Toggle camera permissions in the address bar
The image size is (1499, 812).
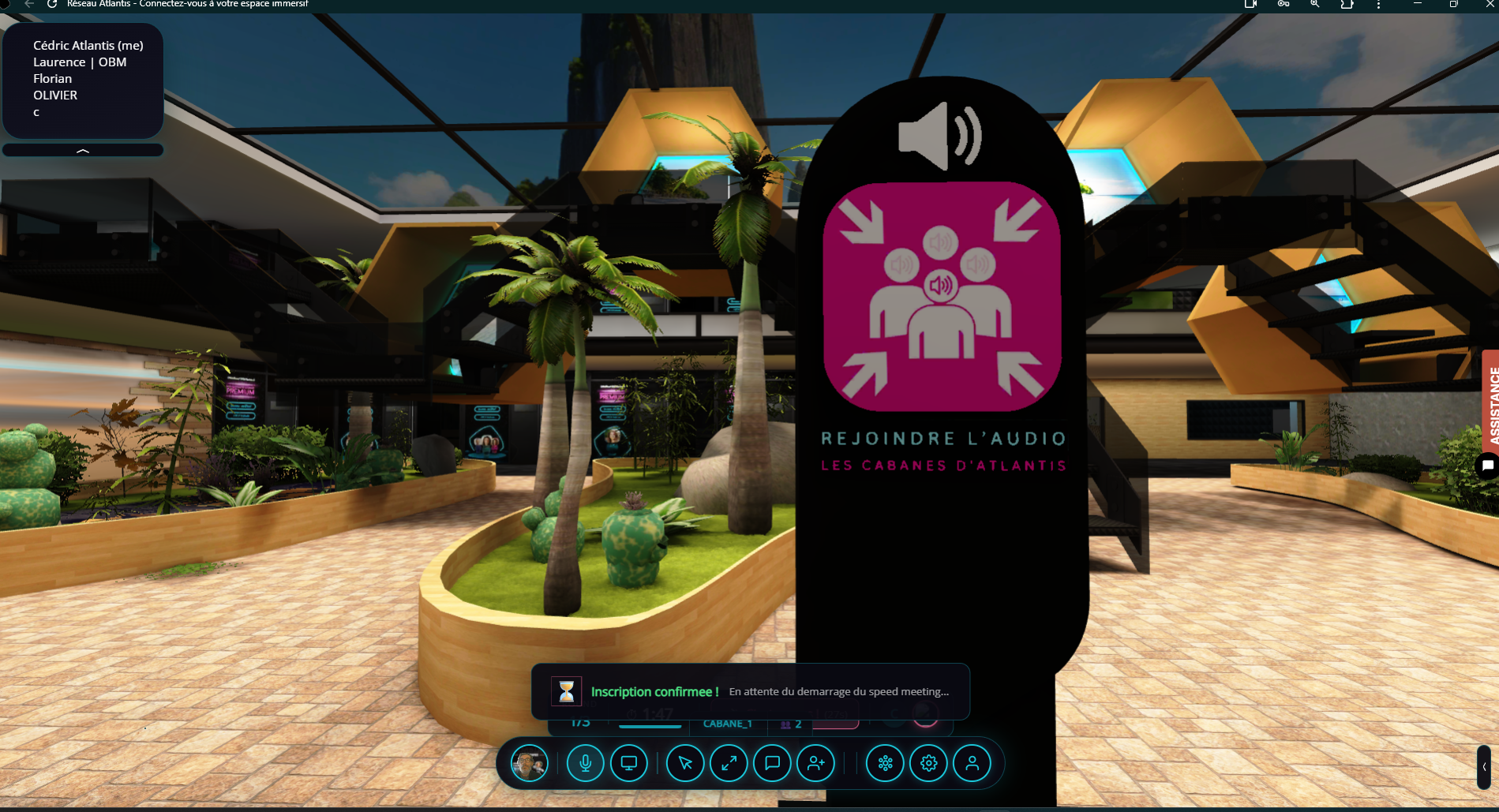click(1250, 5)
